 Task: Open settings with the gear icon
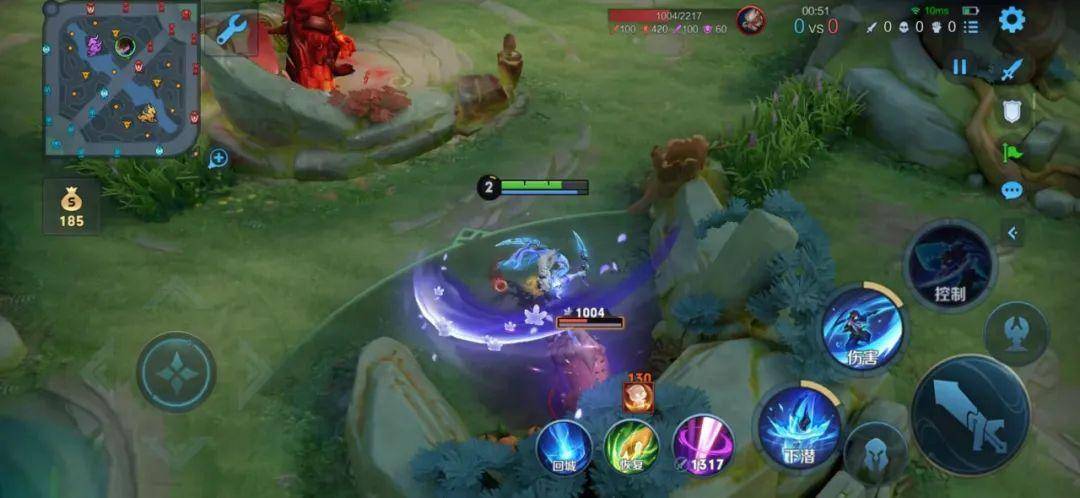pos(1012,19)
